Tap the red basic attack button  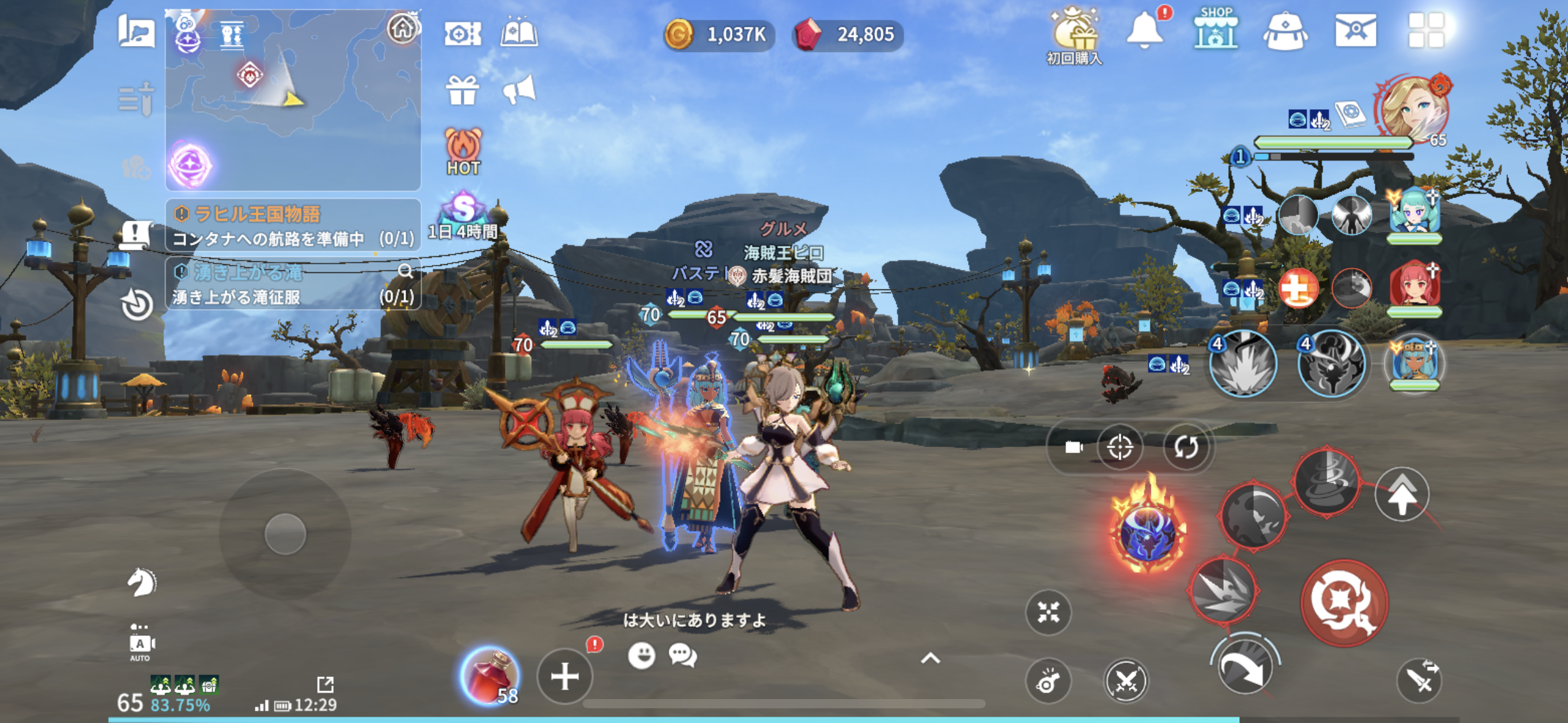click(x=1343, y=603)
